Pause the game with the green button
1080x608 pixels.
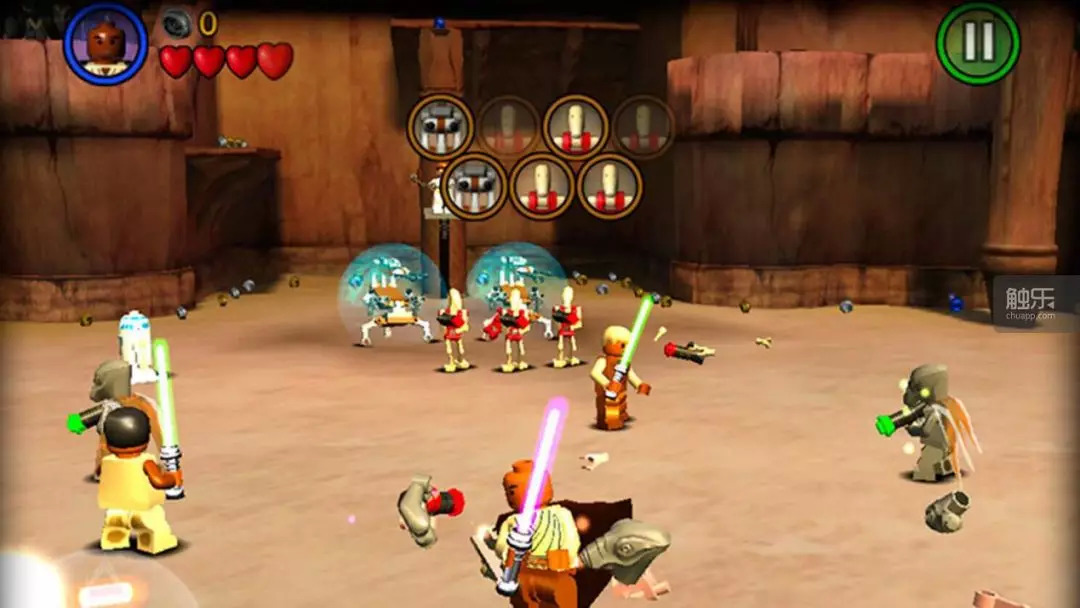pyautogui.click(x=977, y=42)
